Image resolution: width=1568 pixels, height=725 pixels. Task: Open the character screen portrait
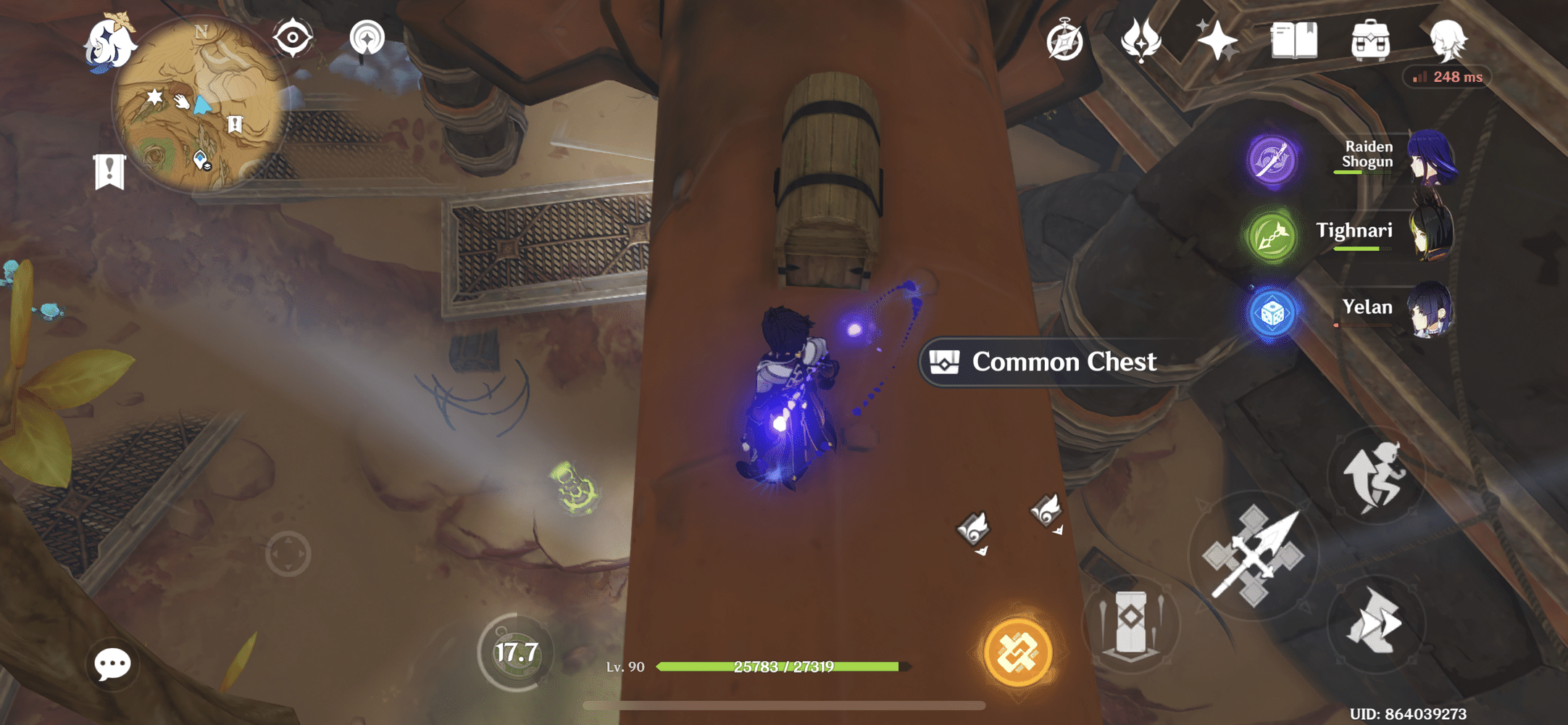pos(1449,41)
